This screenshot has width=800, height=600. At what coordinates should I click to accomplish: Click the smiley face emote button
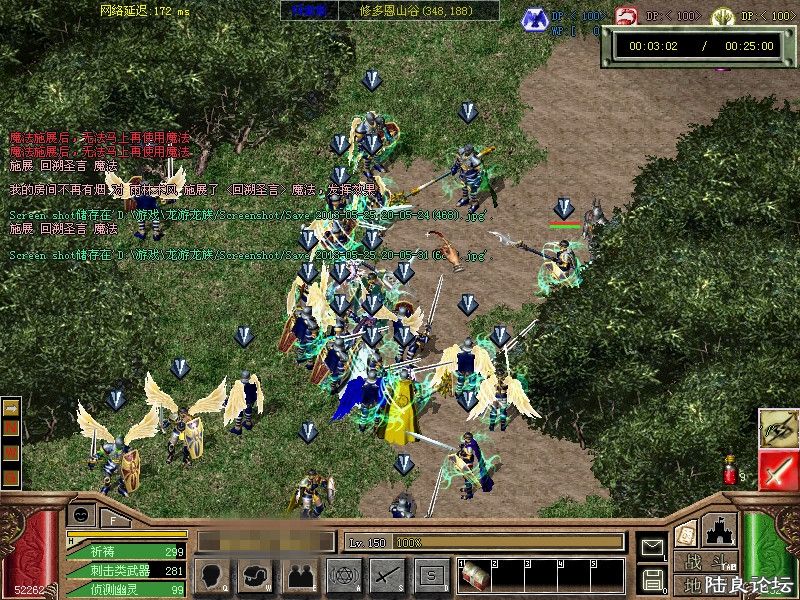point(81,516)
